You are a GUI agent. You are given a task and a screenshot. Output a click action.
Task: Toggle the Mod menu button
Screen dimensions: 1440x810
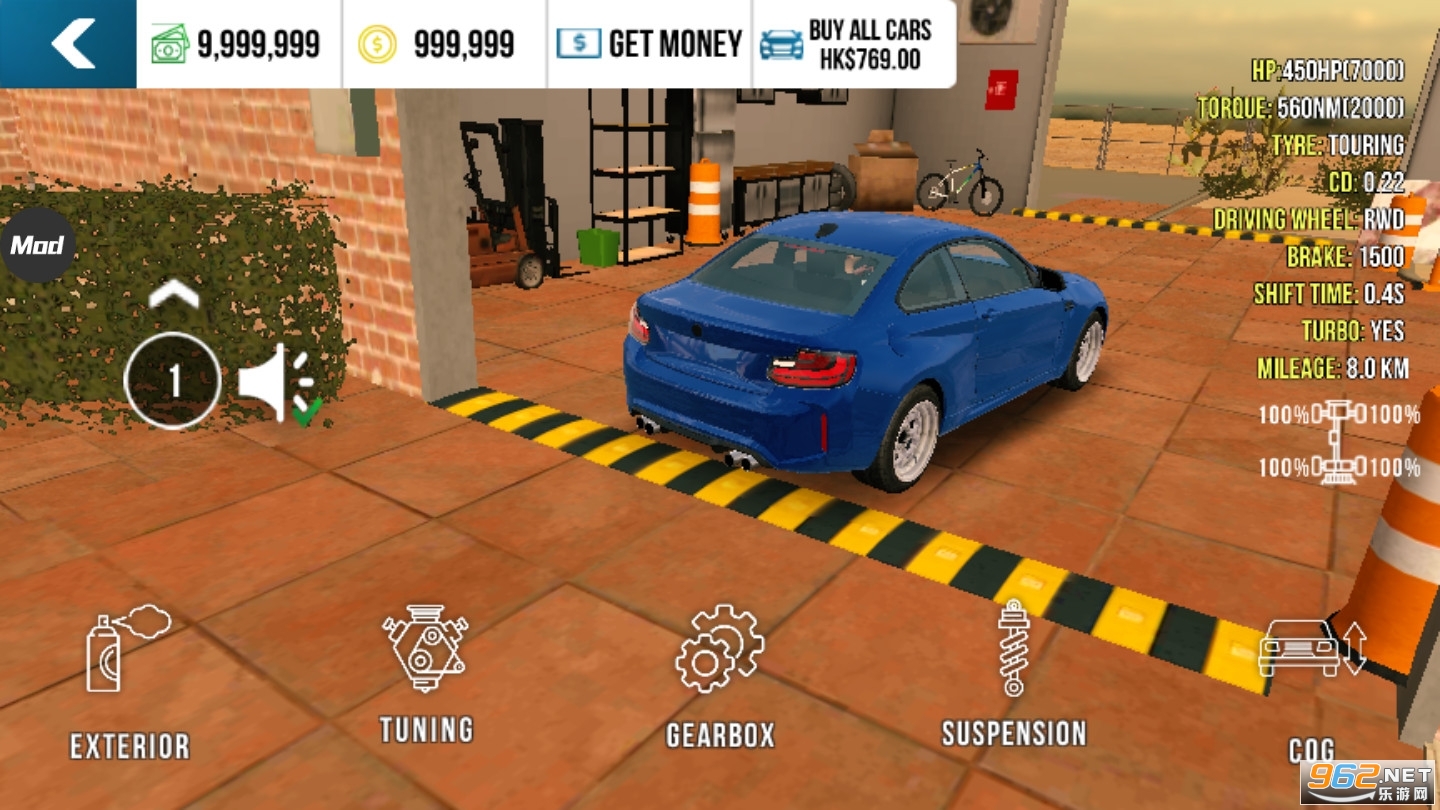point(39,245)
